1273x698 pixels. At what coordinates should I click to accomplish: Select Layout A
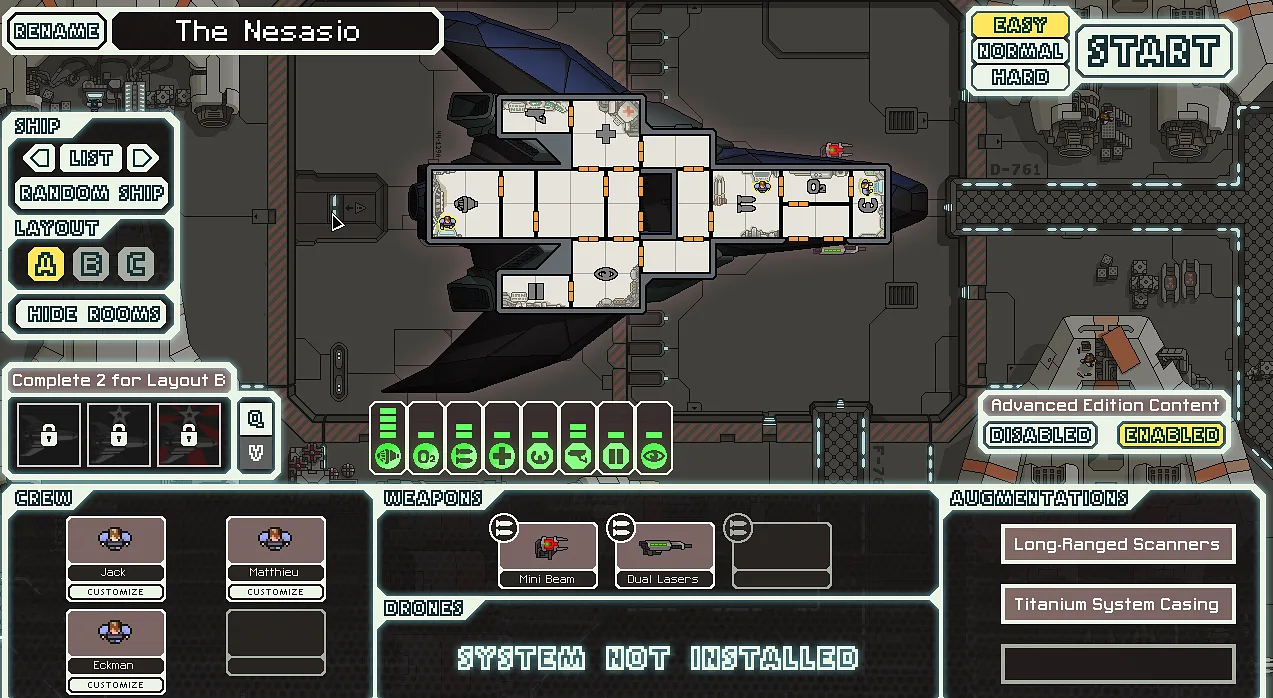(45, 264)
